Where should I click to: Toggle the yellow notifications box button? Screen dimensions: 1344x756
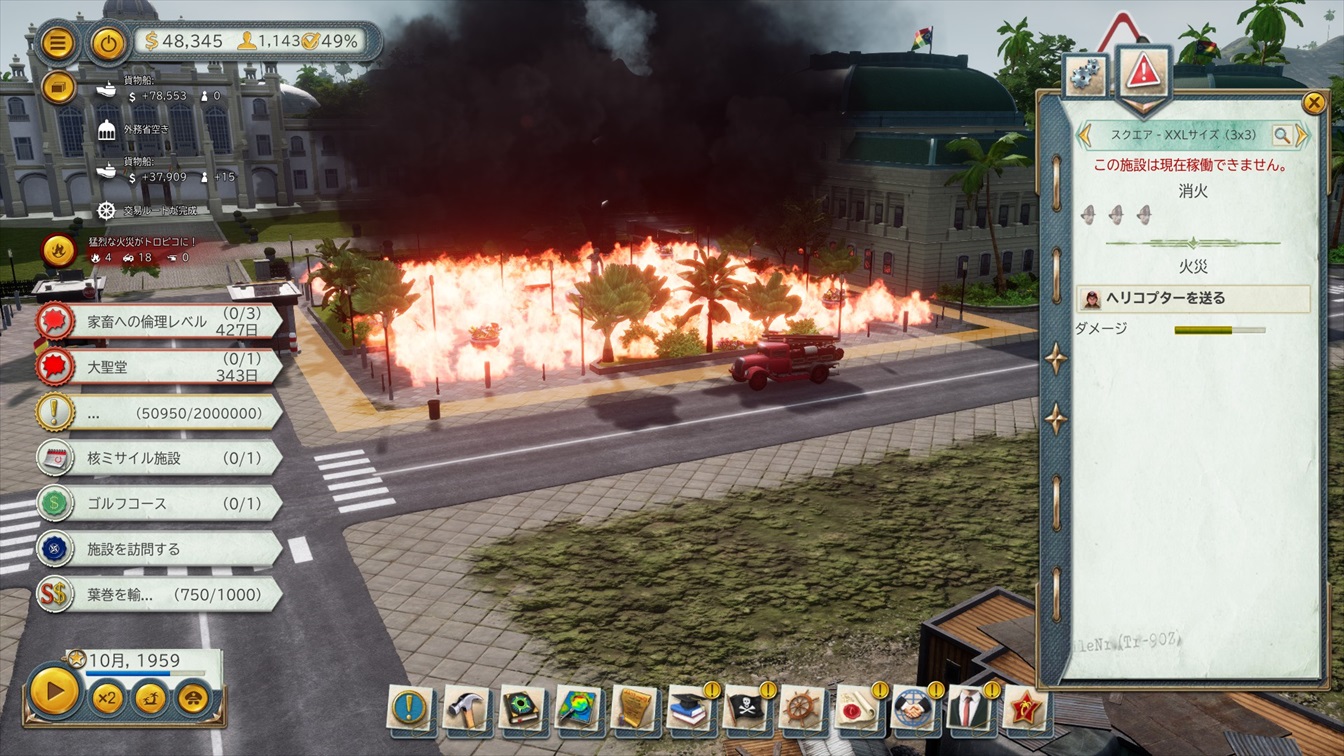coord(59,87)
